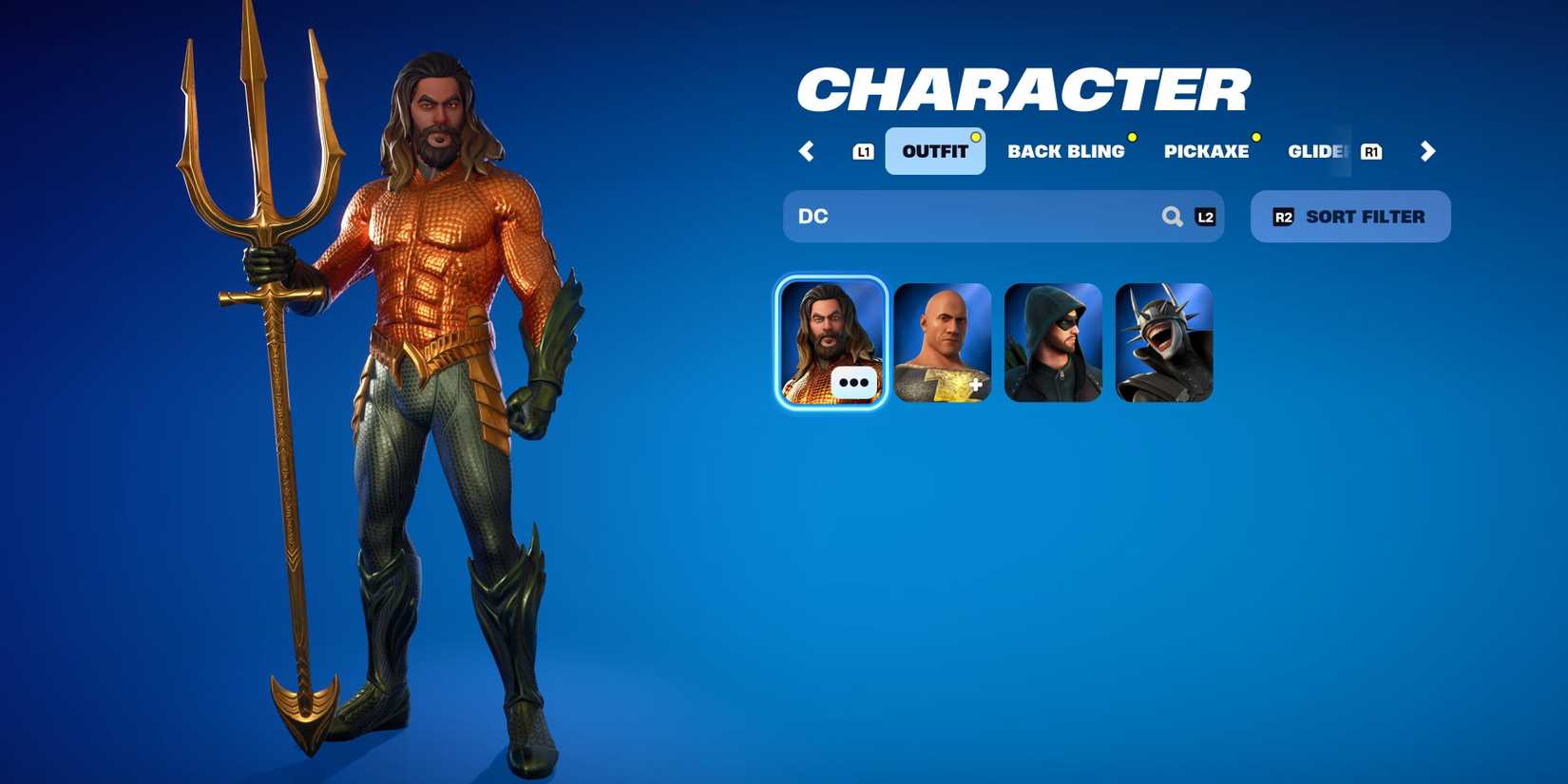Switch to the Back Bling tab

pos(1067,151)
